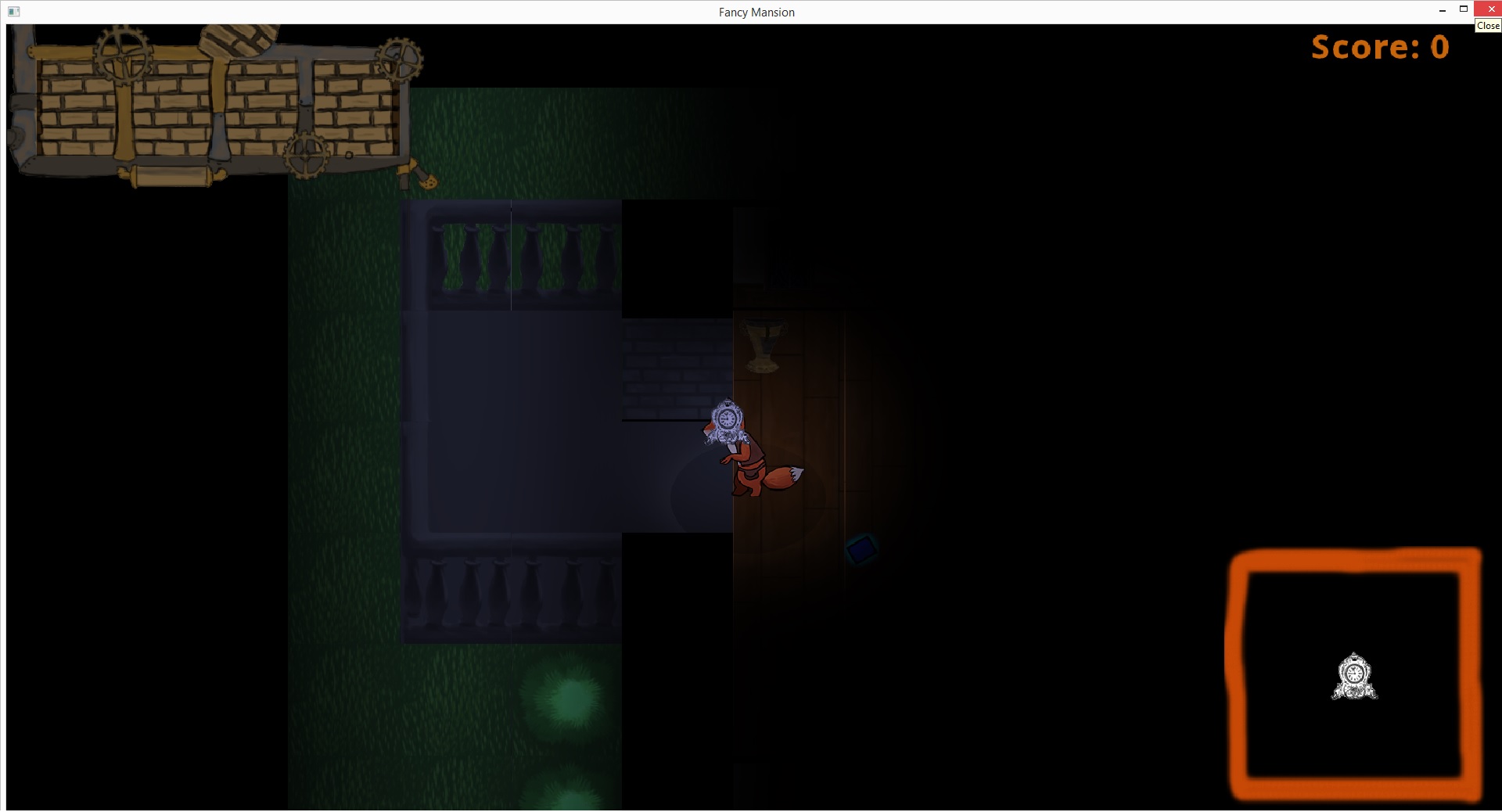Viewport: 1502px width, 812px height.
Task: Click the Score: 0 display
Action: [1379, 47]
